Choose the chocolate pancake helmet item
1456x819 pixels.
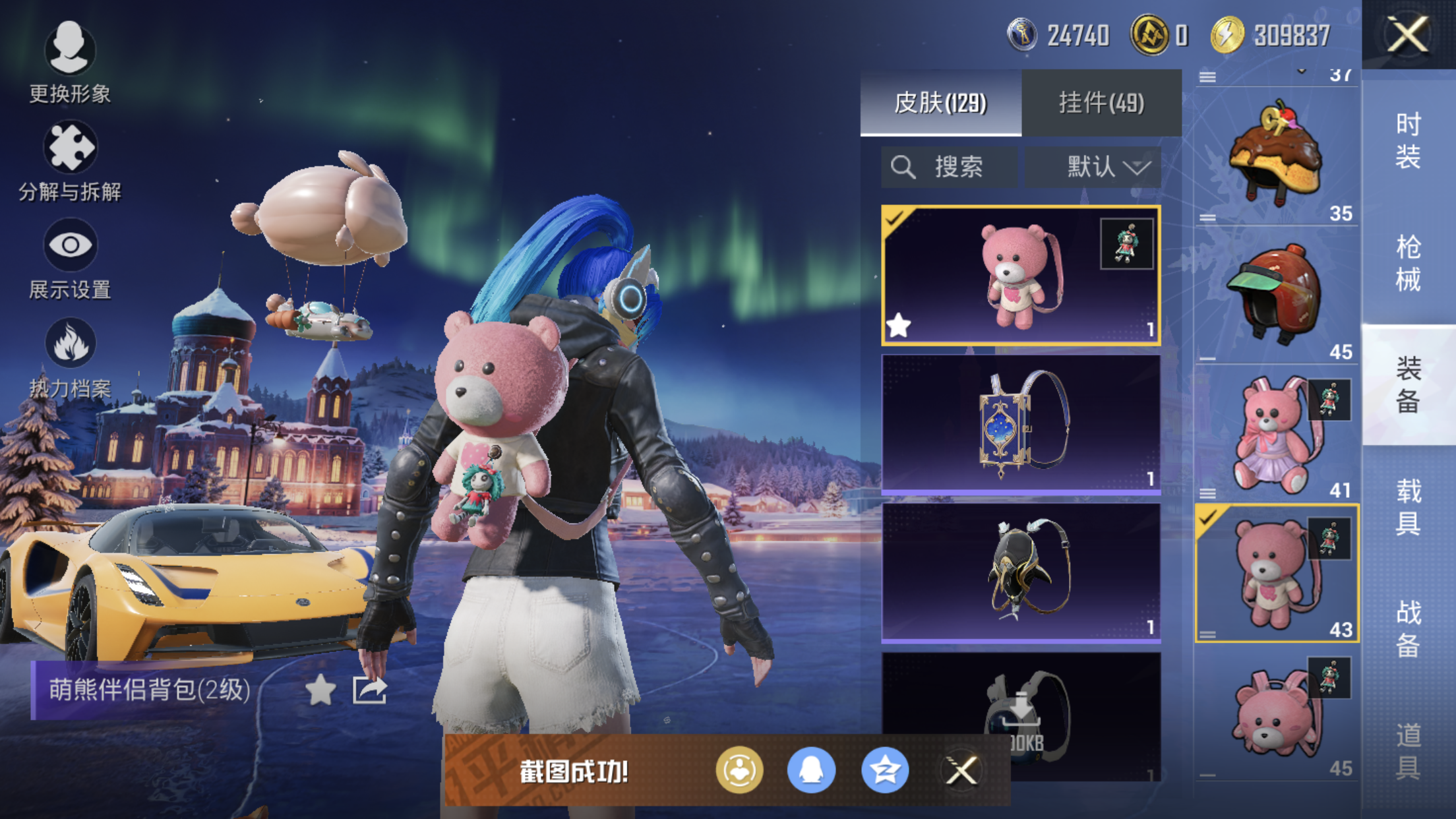(1276, 156)
